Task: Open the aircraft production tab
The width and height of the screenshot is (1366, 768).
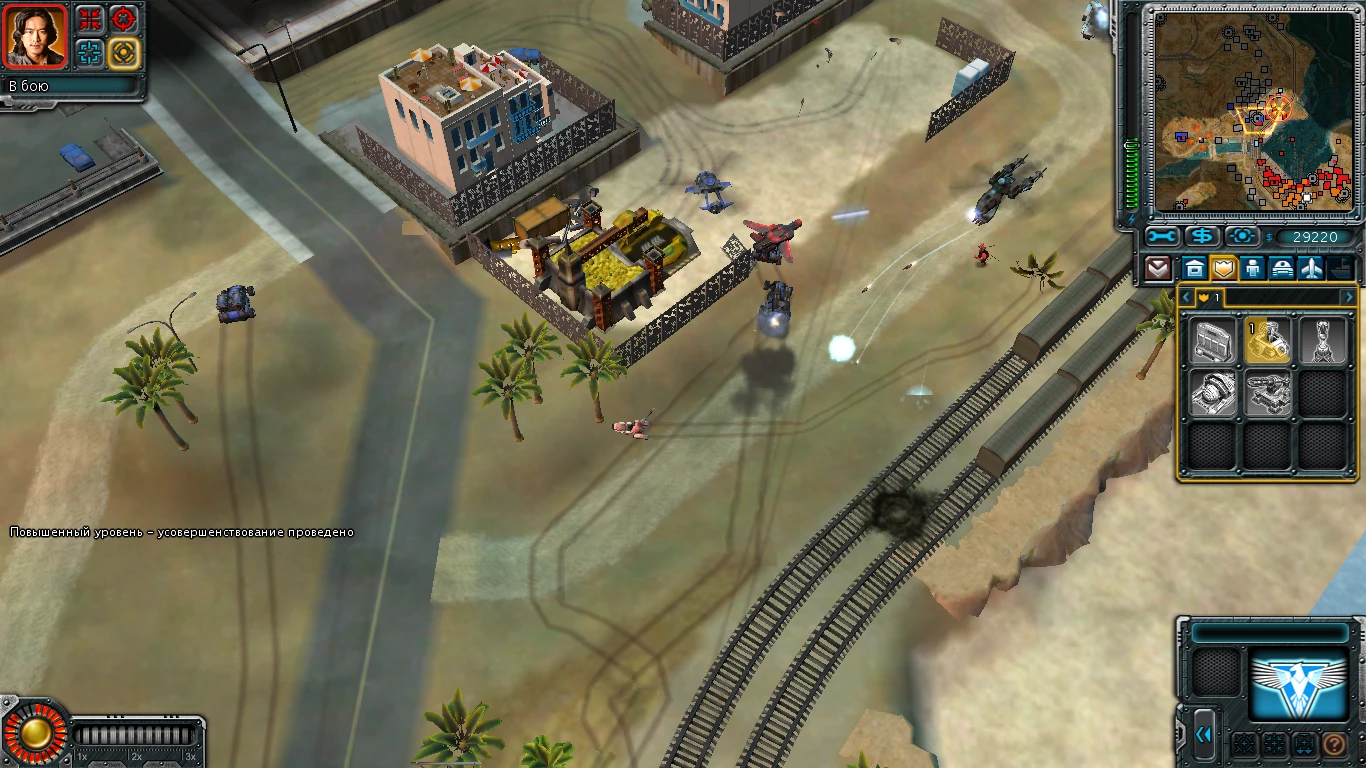Action: tap(1312, 268)
